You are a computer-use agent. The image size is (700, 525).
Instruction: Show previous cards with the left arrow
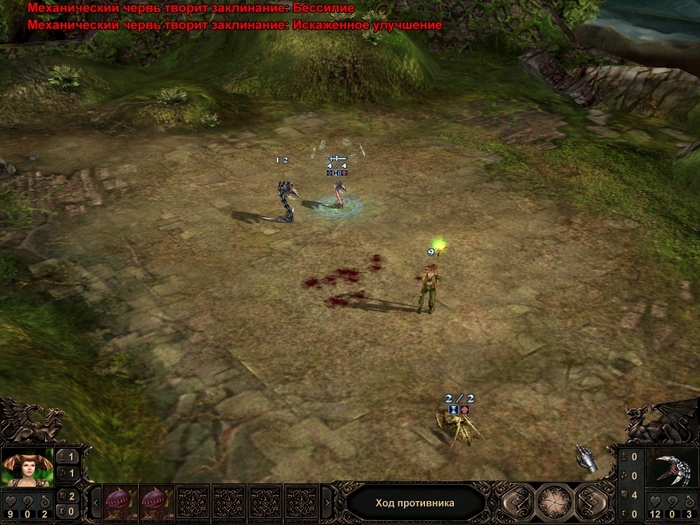point(95,501)
